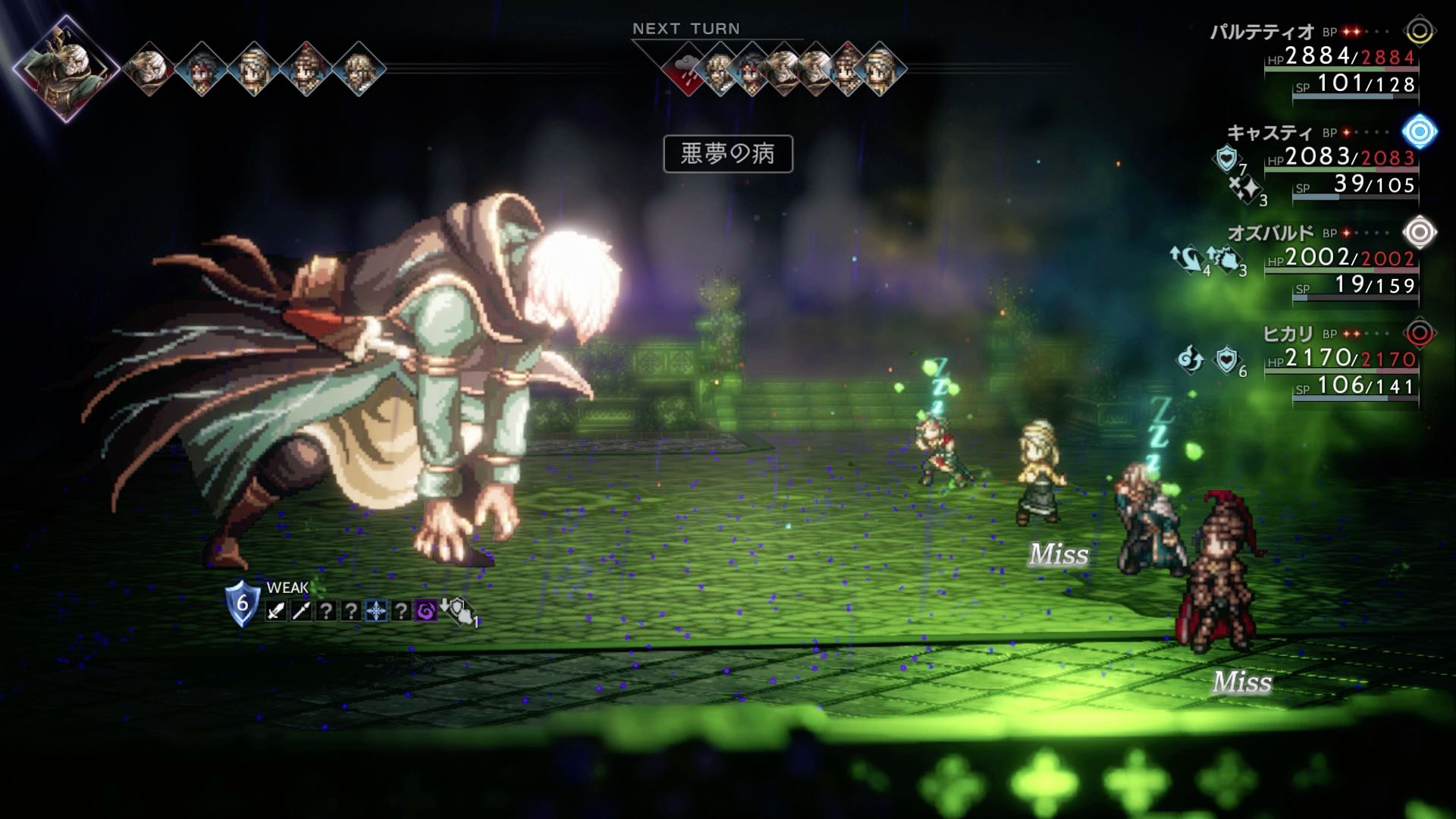Inspect キャスティ's sparkle buff icon
The image size is (1456, 819).
pos(1244,188)
